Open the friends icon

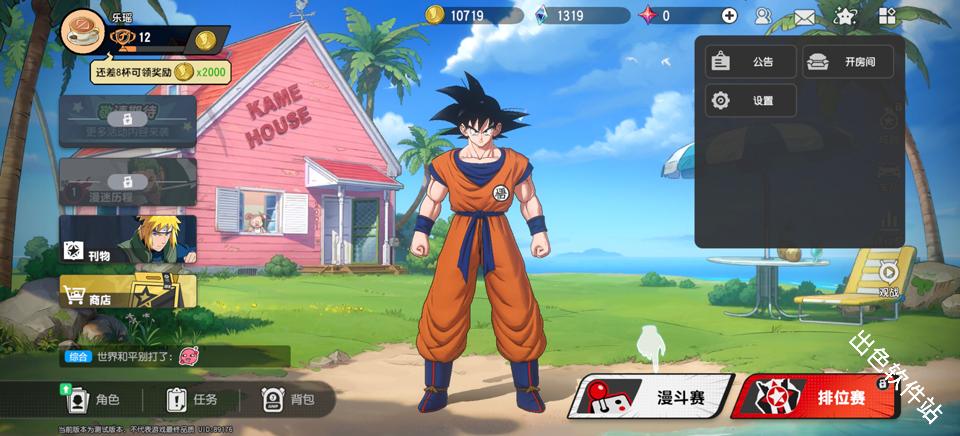coord(763,15)
